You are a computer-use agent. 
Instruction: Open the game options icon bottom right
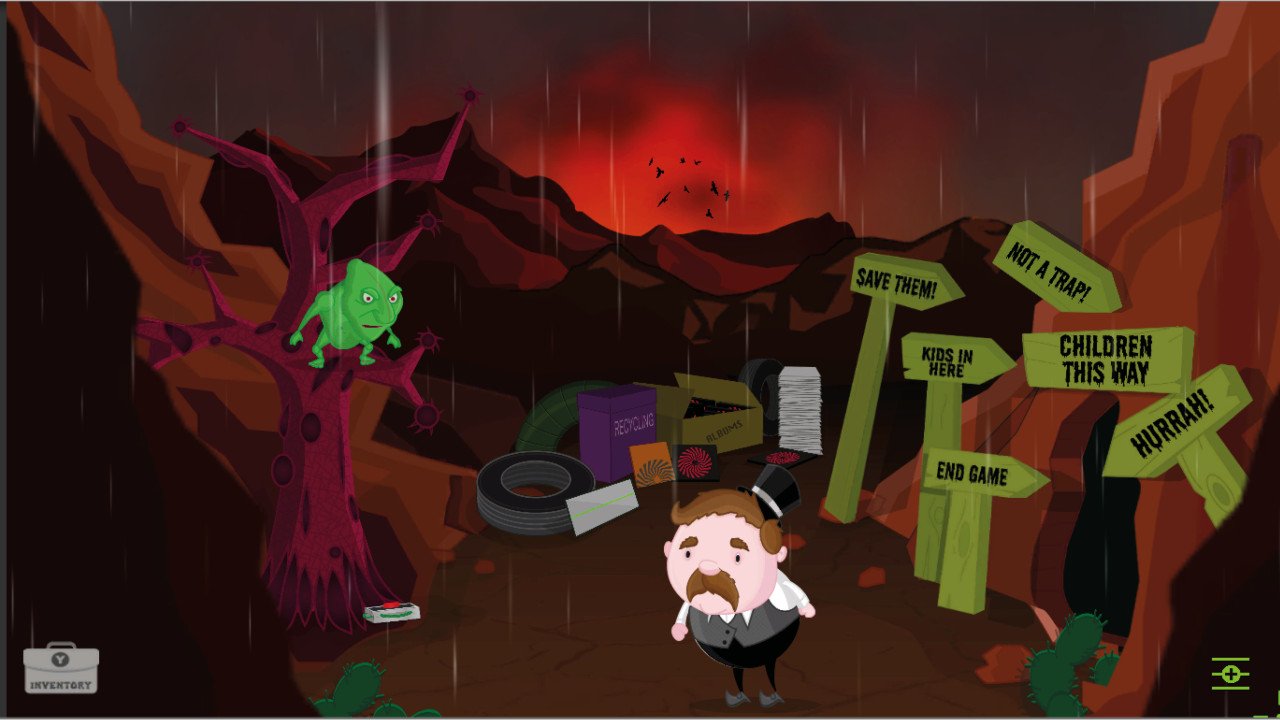click(1232, 675)
